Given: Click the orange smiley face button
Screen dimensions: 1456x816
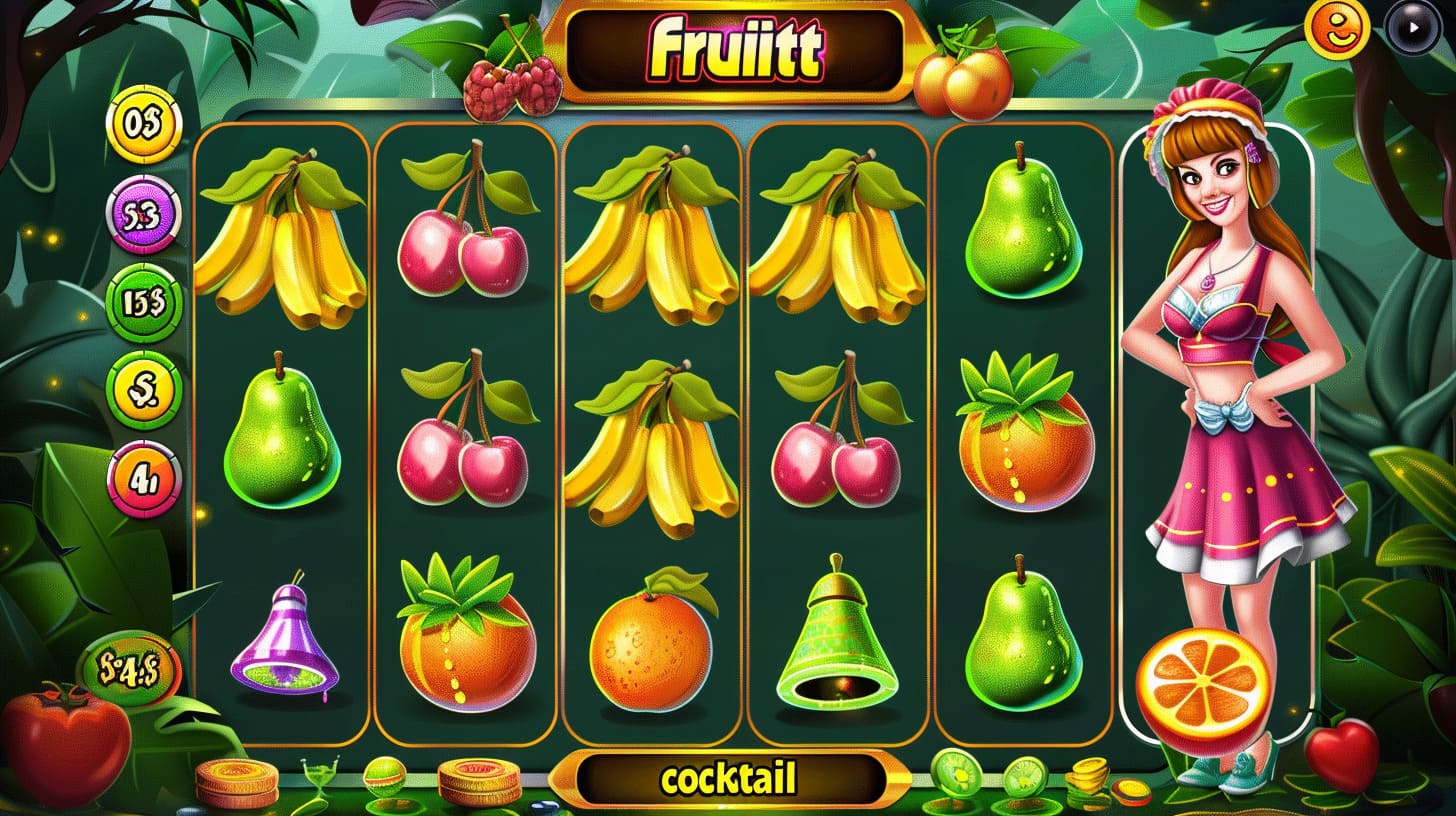Looking at the screenshot, I should 1337,29.
